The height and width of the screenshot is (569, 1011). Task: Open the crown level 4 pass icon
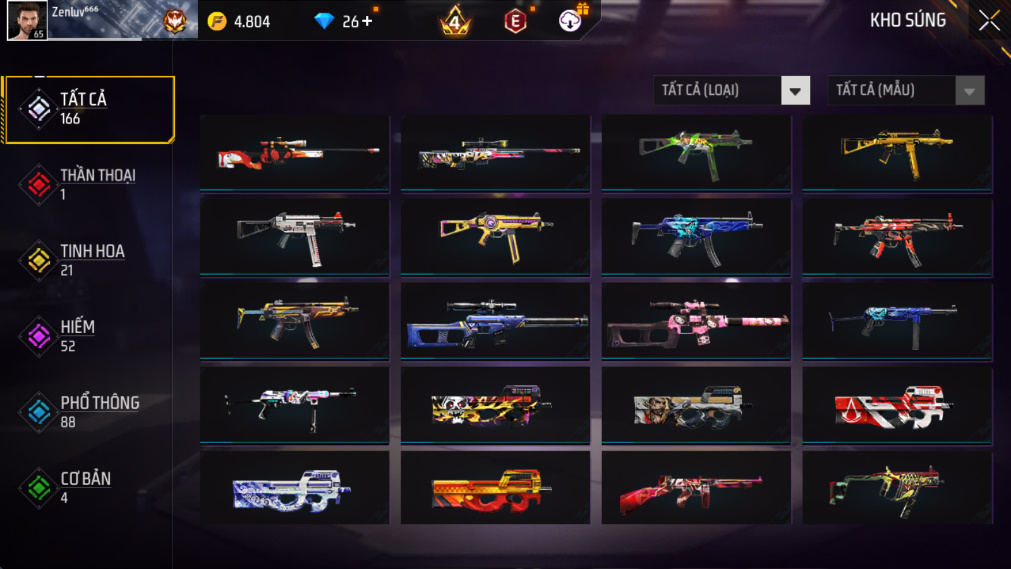point(455,21)
